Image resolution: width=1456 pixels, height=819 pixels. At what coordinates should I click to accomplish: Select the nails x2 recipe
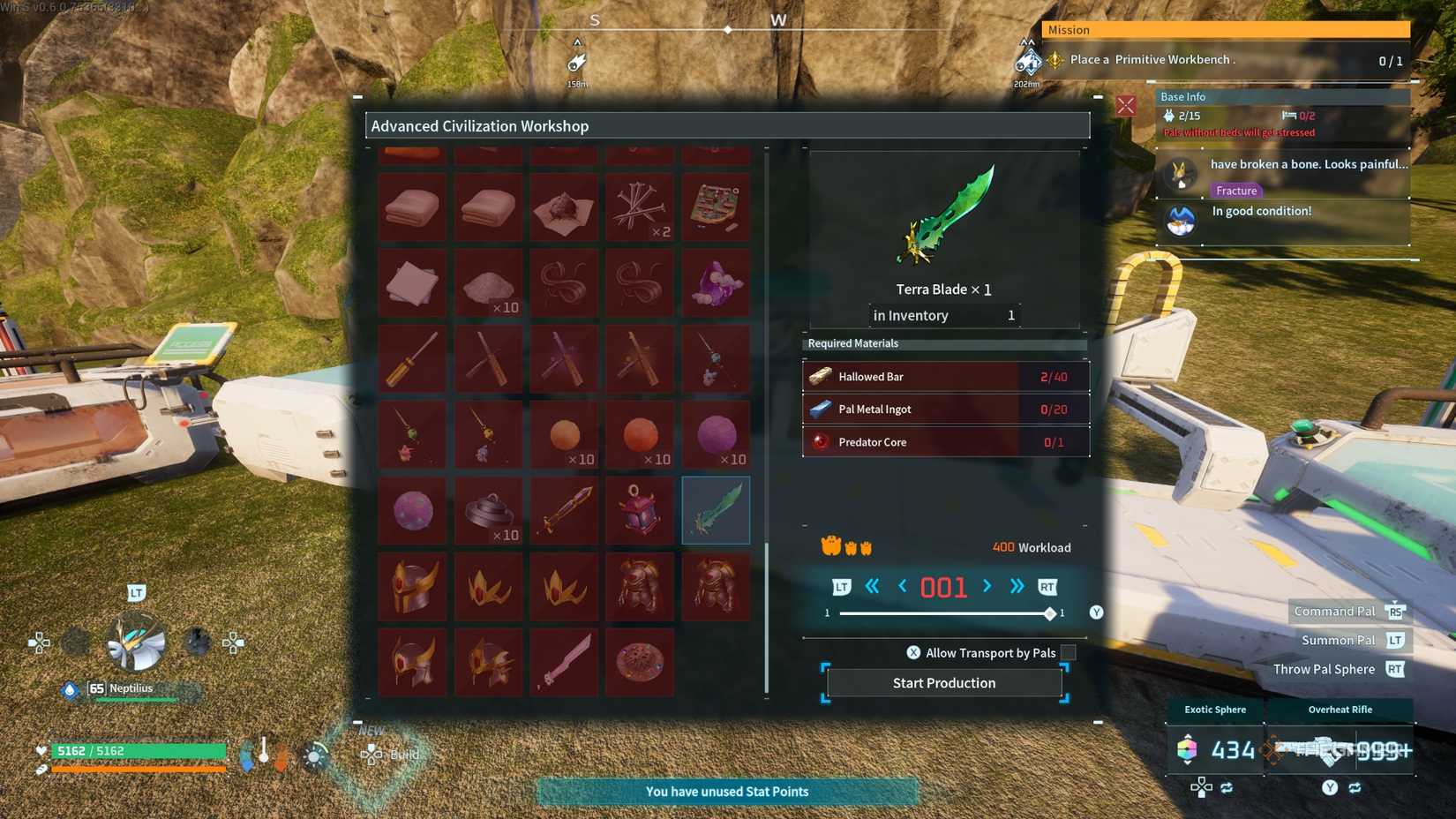640,206
